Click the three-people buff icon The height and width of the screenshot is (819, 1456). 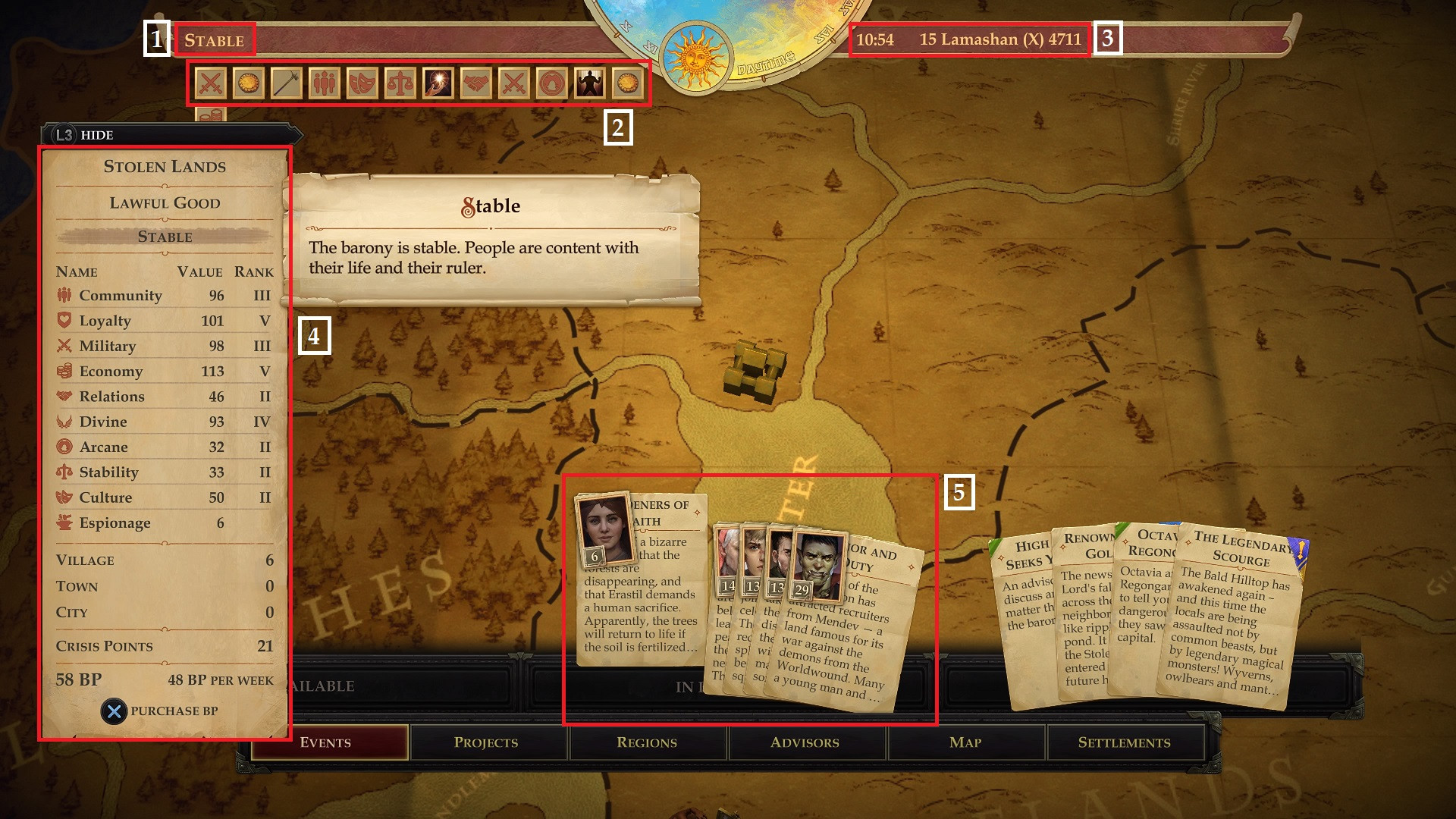(325, 83)
